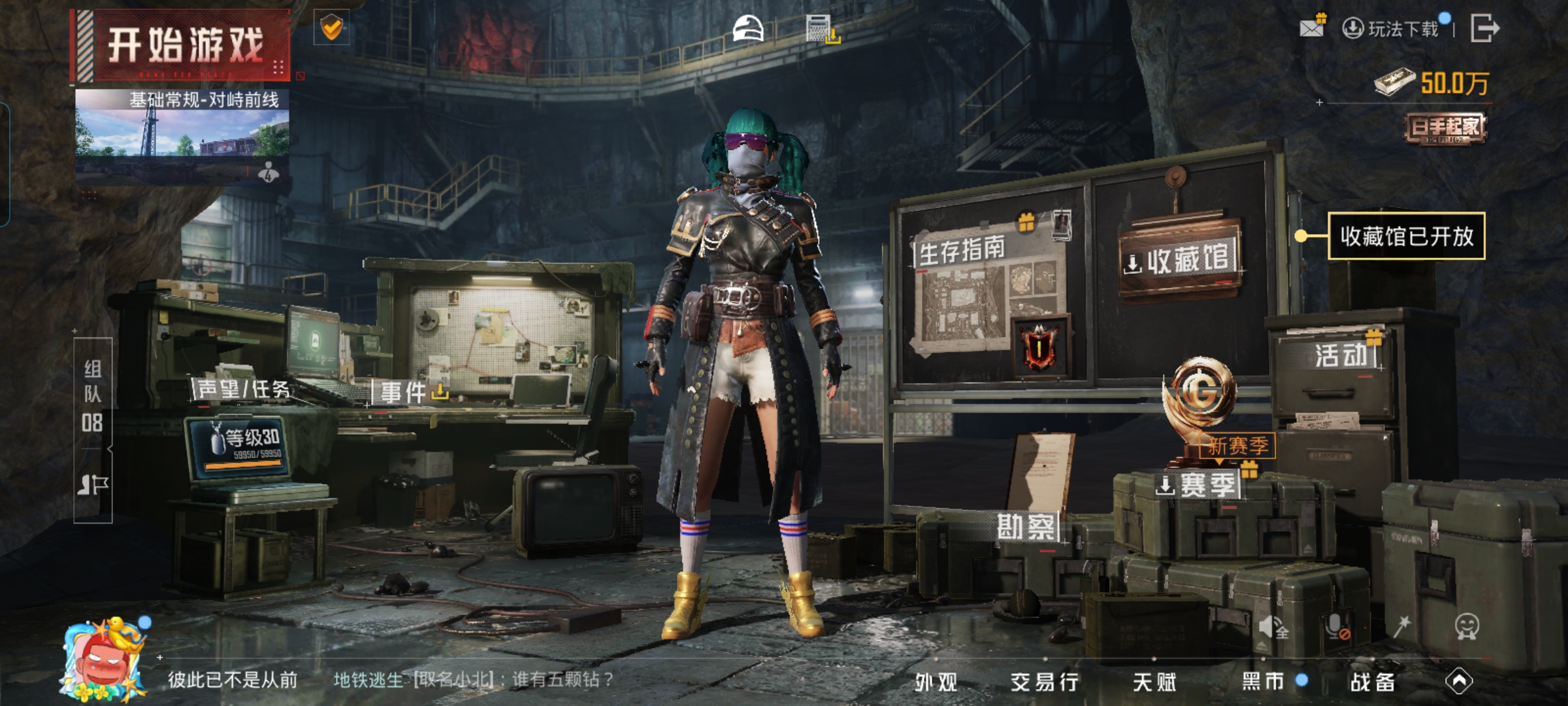Screen dimensions: 1568x706
Task: Open the 交易行 trading house
Action: point(1044,682)
